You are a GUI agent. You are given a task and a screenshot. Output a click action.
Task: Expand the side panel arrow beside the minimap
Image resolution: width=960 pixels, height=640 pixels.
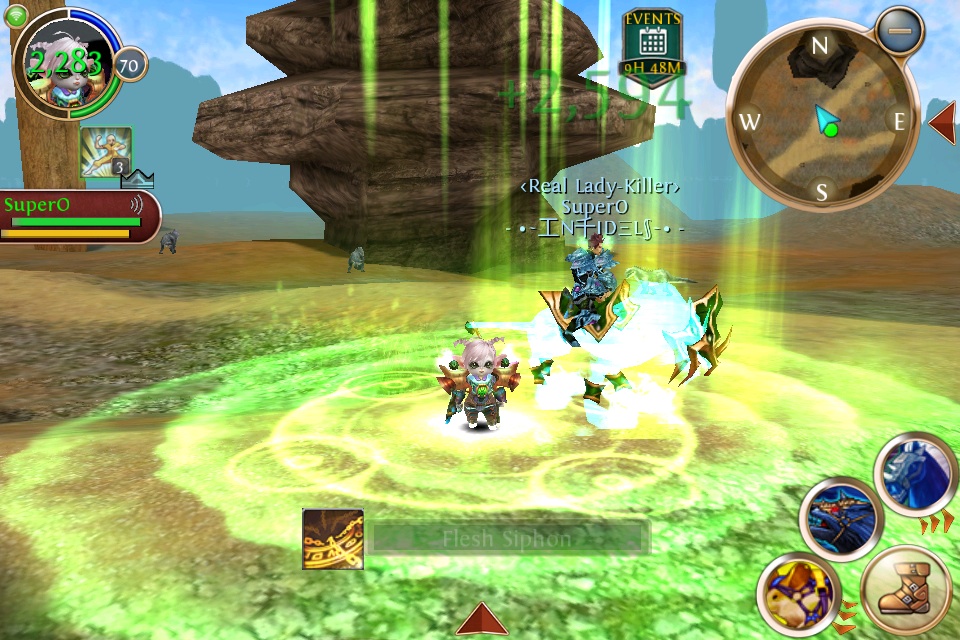pyautogui.click(x=942, y=122)
